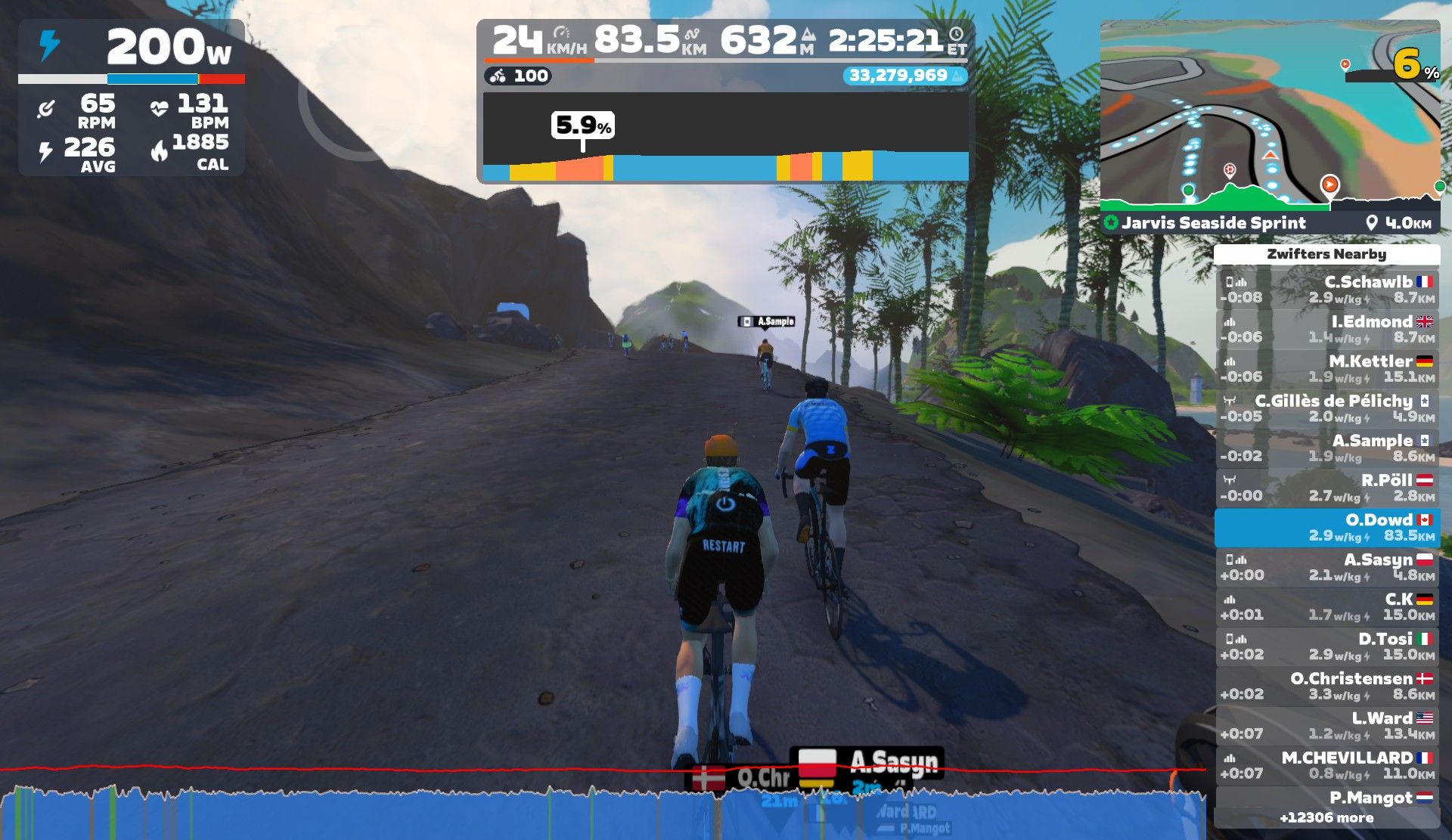Select O.Christensen's rider row
Image resolution: width=1452 pixels, height=840 pixels.
click(1327, 687)
